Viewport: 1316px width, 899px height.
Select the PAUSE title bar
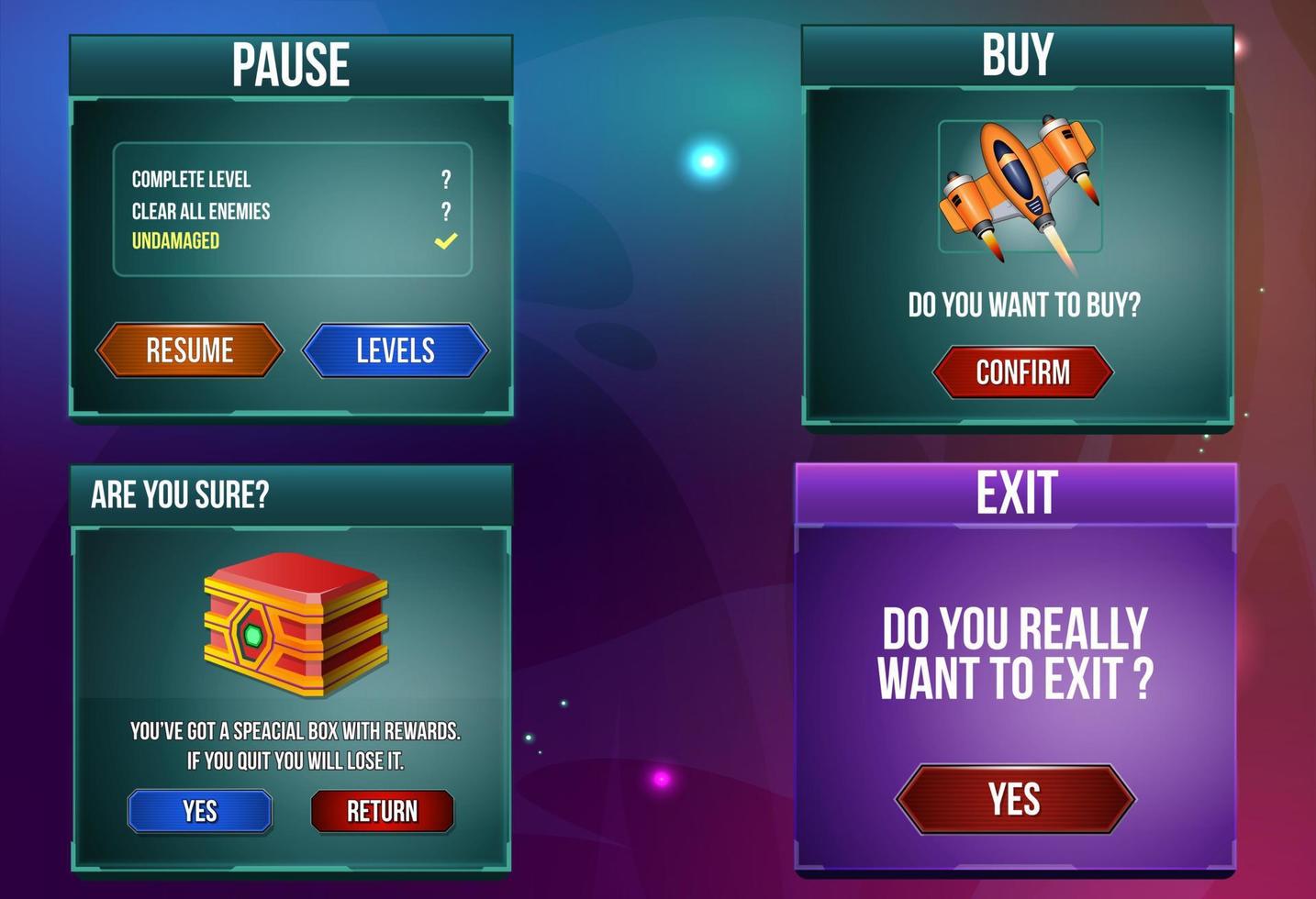tap(291, 63)
